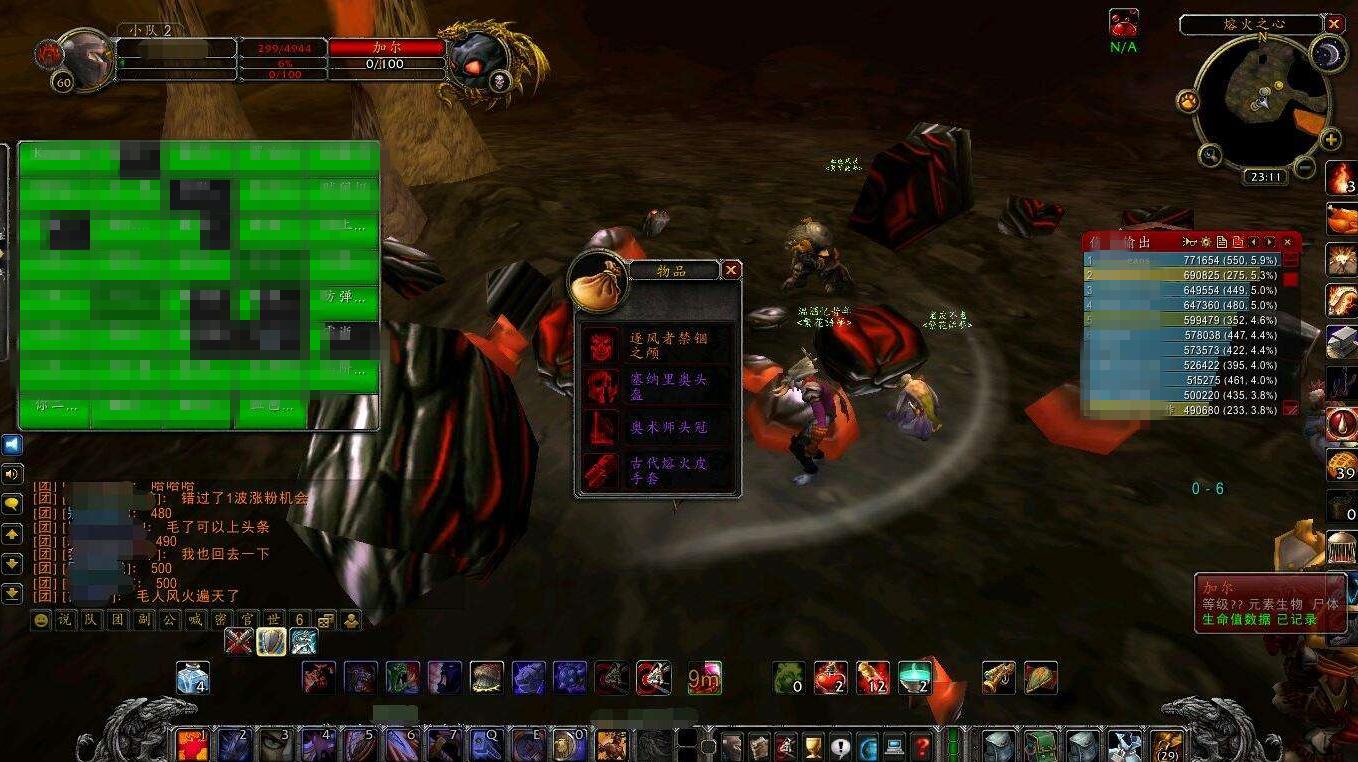Click the report trumpet icon on the damage meter

(1189, 241)
